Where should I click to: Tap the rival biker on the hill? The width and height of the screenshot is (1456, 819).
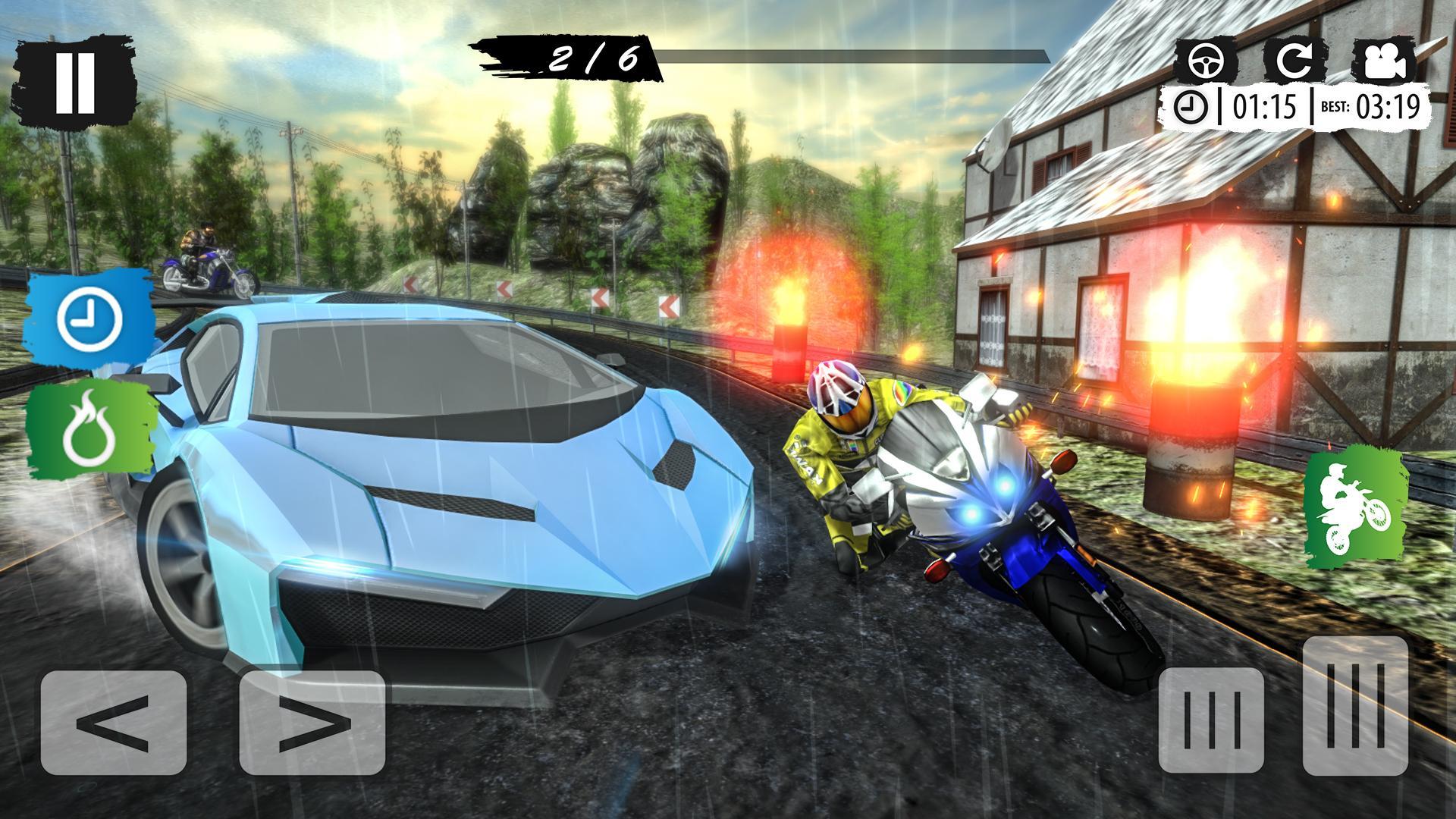tap(203, 250)
